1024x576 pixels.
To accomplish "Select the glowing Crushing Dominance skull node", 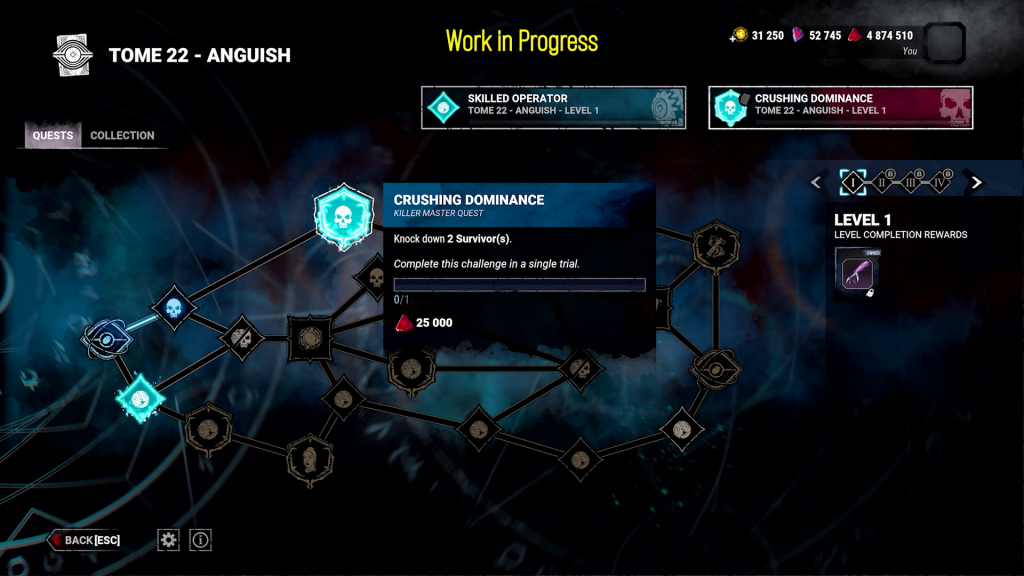I will 344,215.
